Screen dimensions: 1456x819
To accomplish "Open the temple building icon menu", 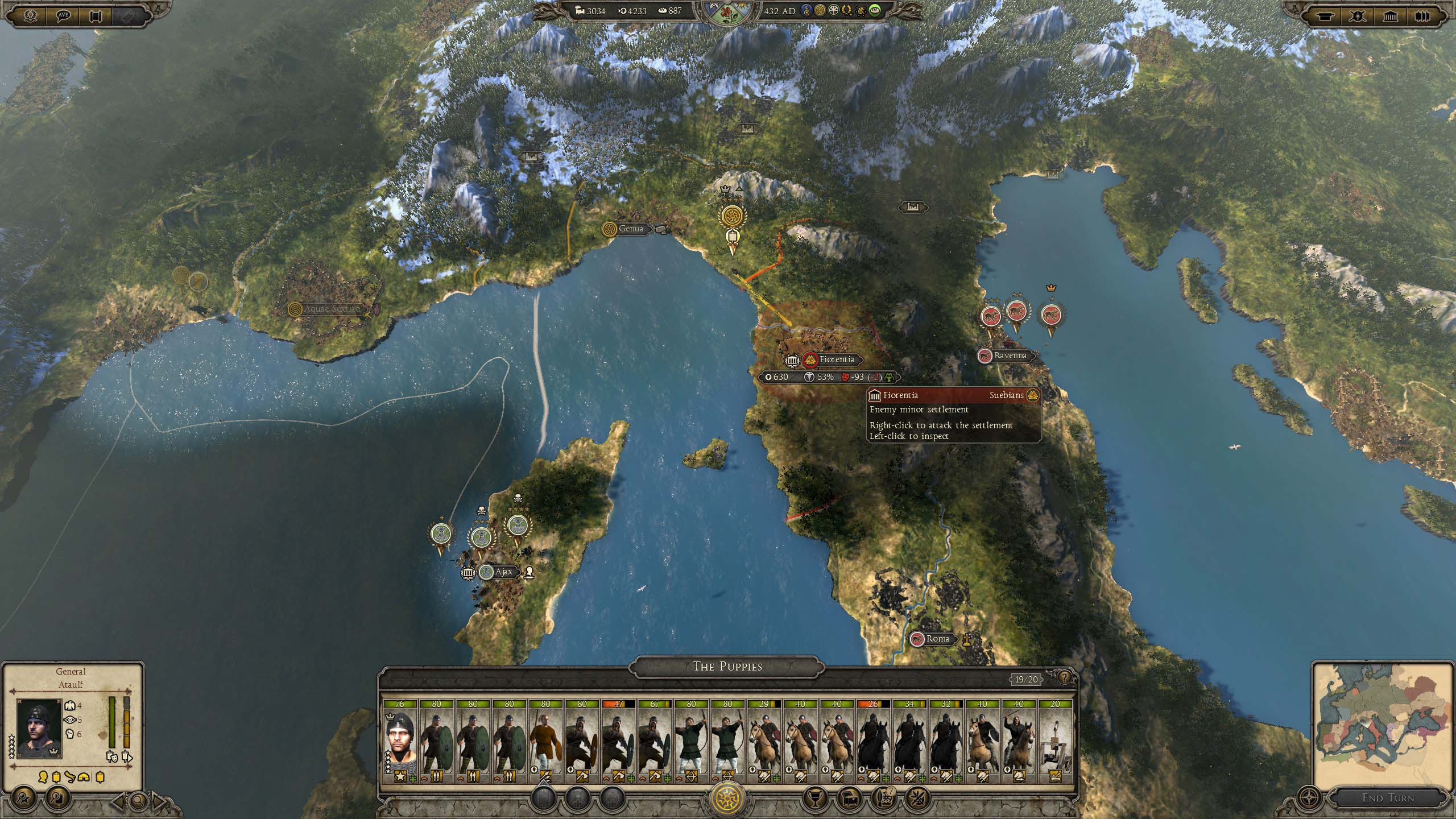I will click(x=1390, y=16).
